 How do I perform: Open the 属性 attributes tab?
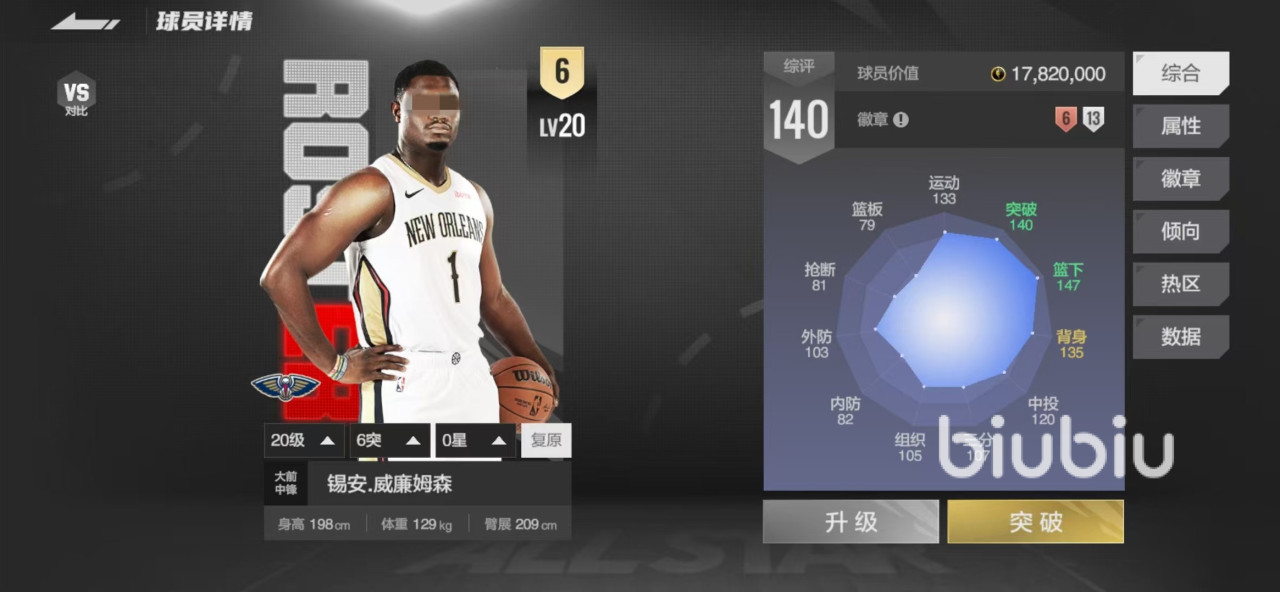[1180, 126]
